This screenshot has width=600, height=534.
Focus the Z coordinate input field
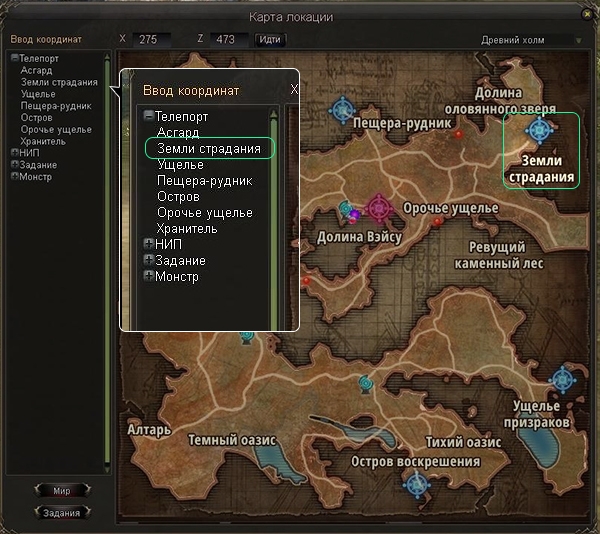click(231, 39)
